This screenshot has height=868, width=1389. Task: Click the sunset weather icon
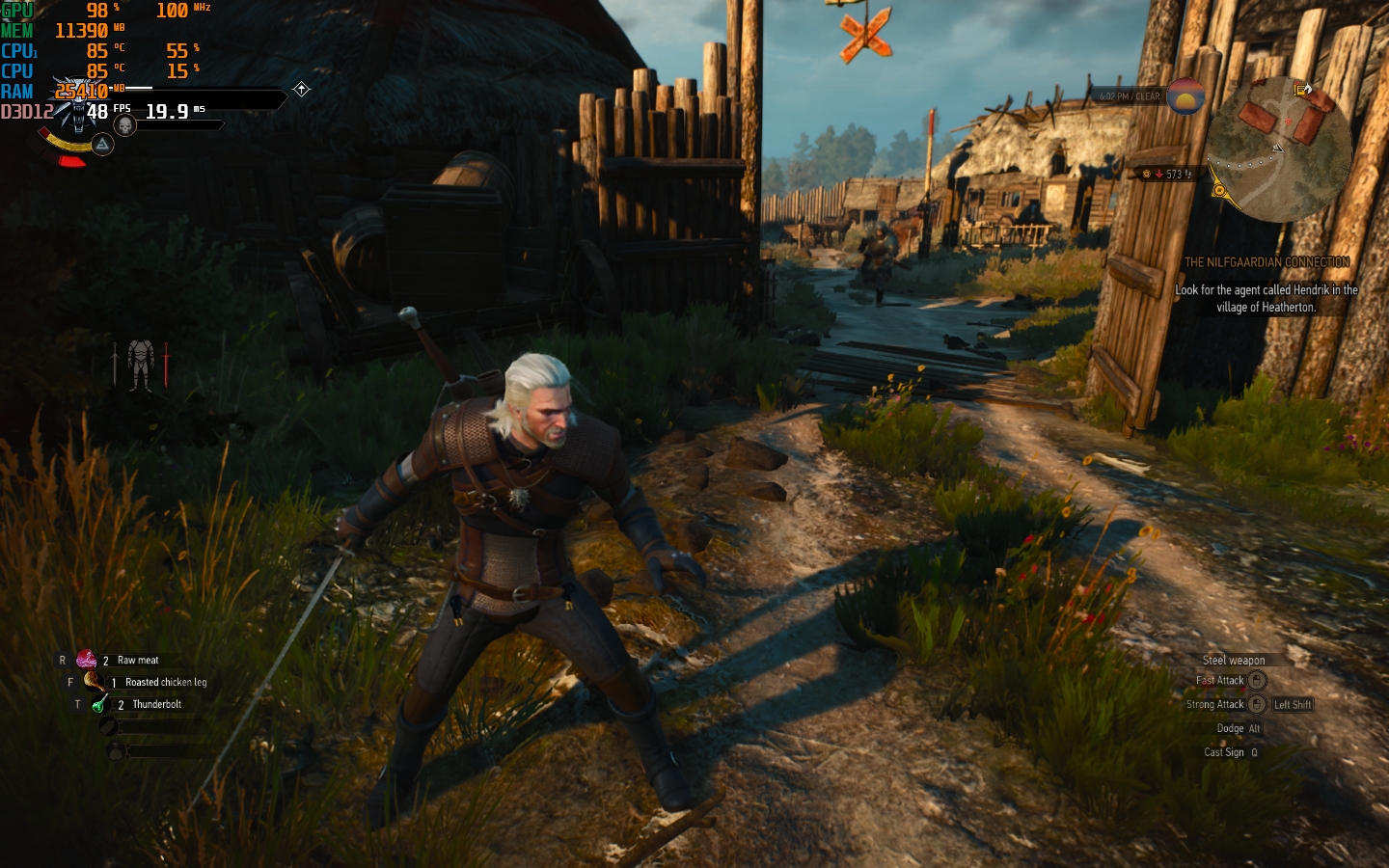1185,96
